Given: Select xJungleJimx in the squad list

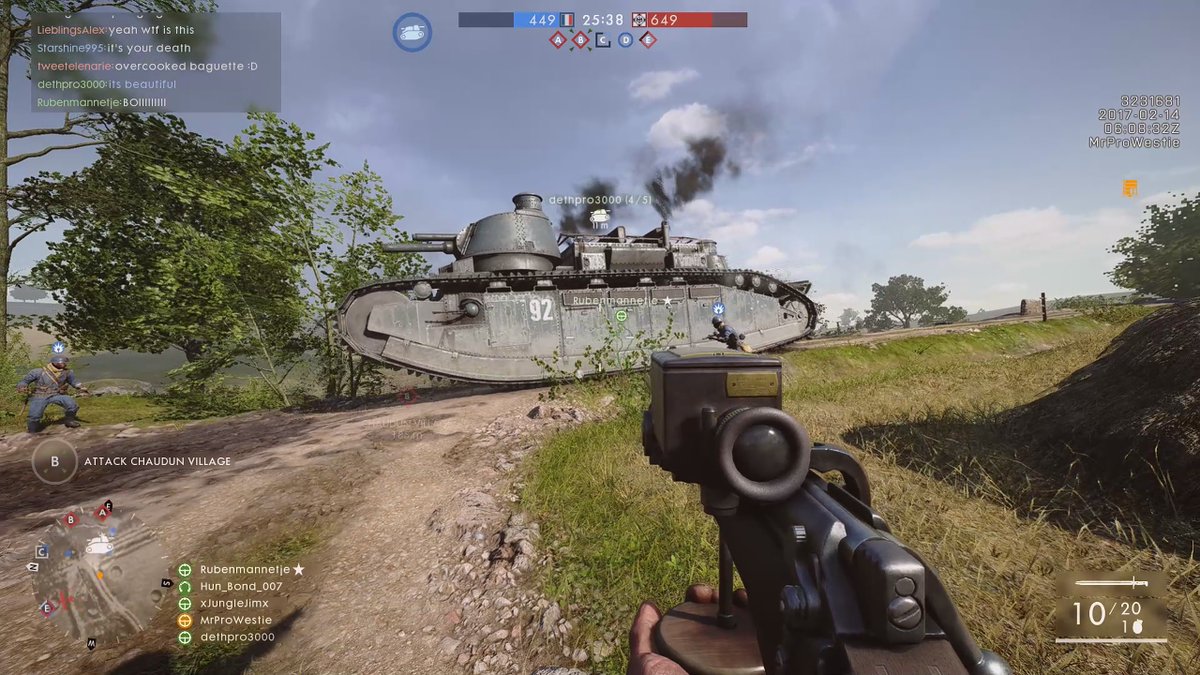Looking at the screenshot, I should pos(234,603).
